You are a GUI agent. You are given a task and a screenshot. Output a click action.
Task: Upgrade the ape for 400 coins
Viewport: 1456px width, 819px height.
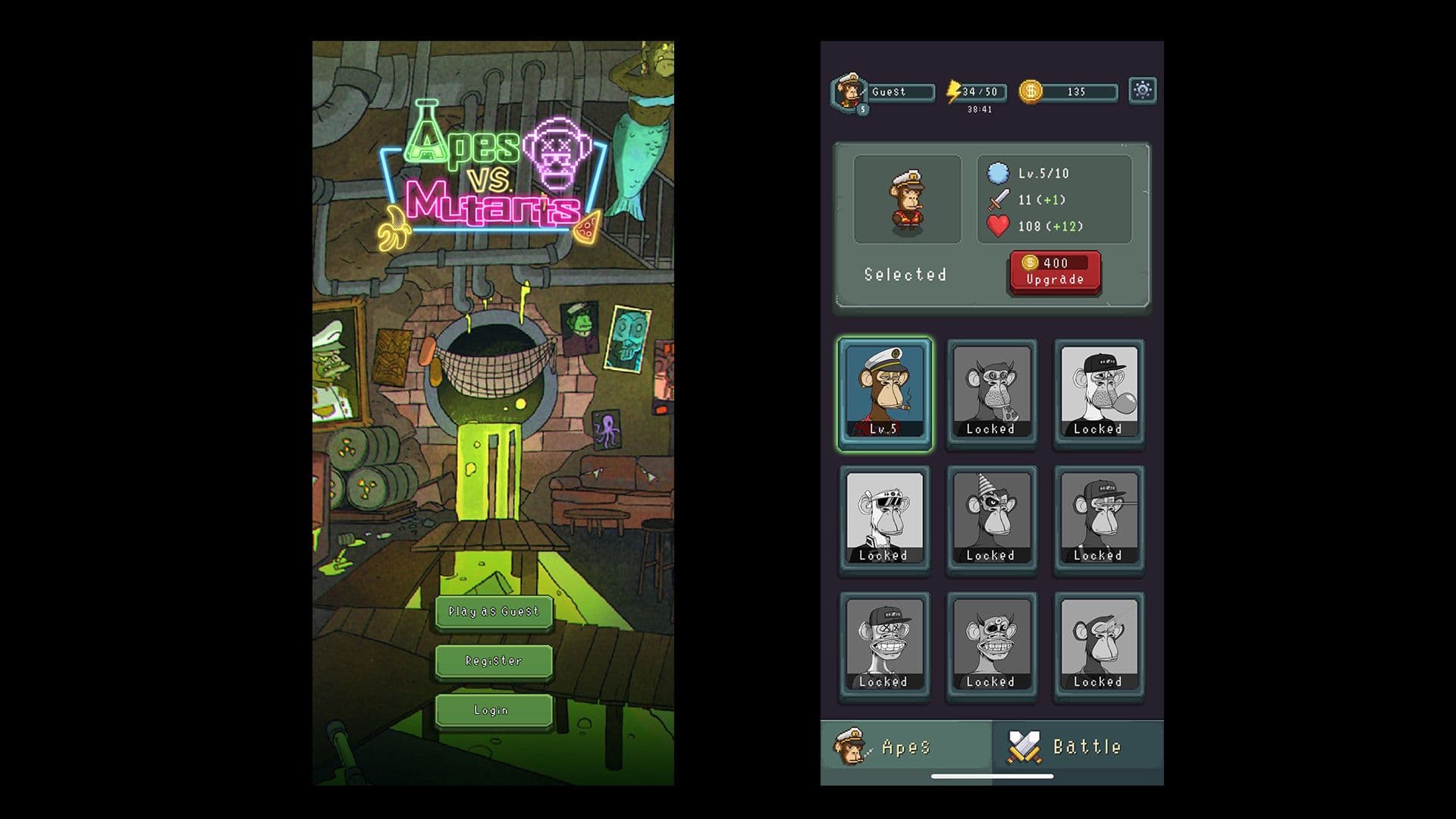tap(1054, 271)
